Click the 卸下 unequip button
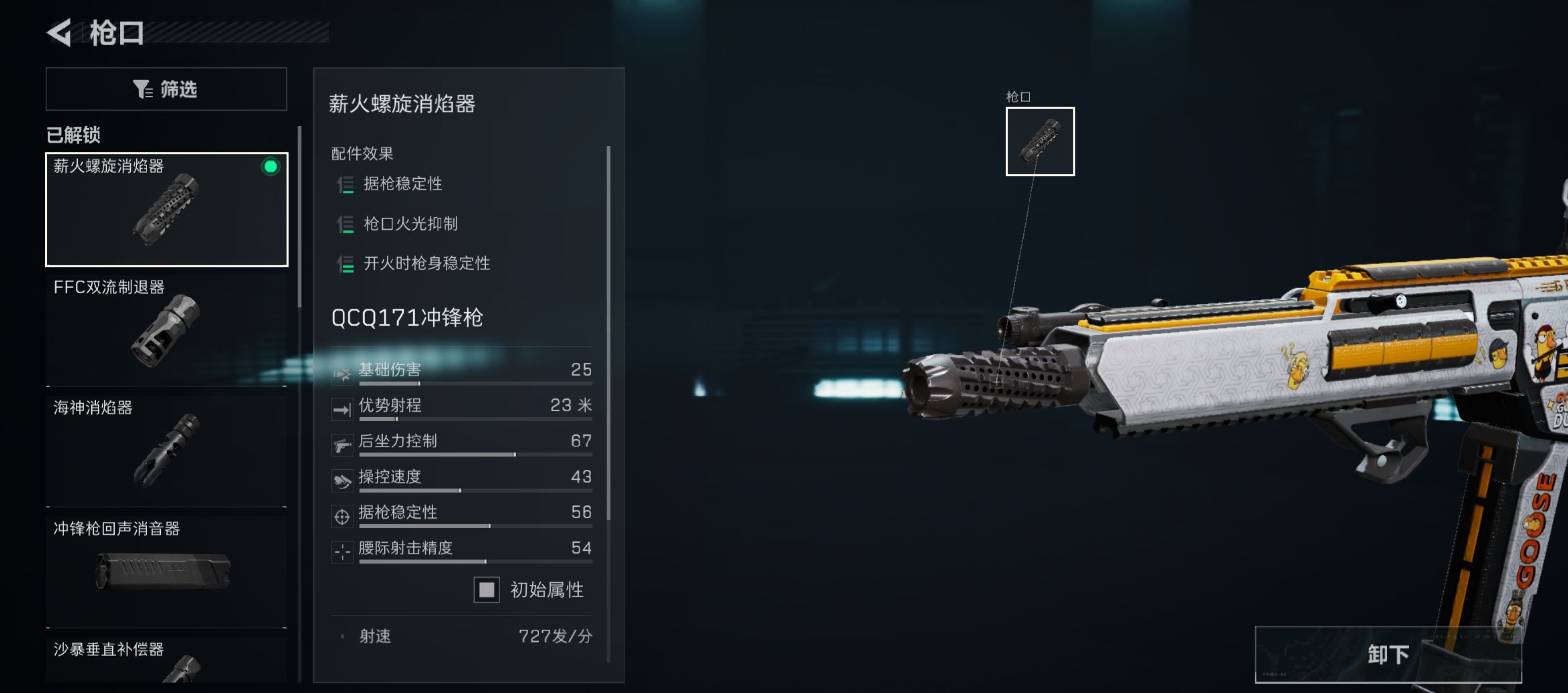This screenshot has height=693, width=1568. tap(1387, 654)
